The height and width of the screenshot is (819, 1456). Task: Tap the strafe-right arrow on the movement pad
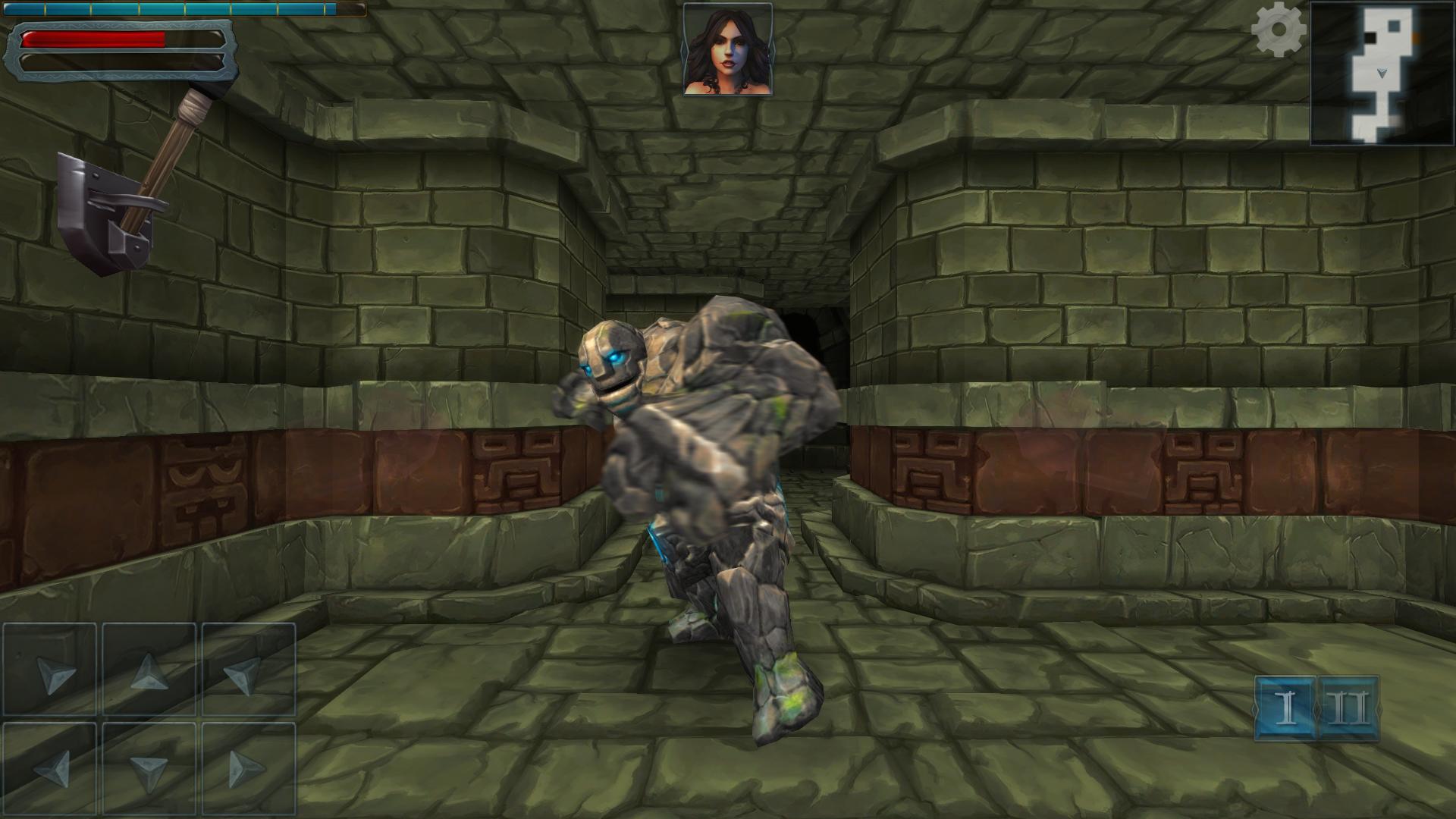(246, 770)
